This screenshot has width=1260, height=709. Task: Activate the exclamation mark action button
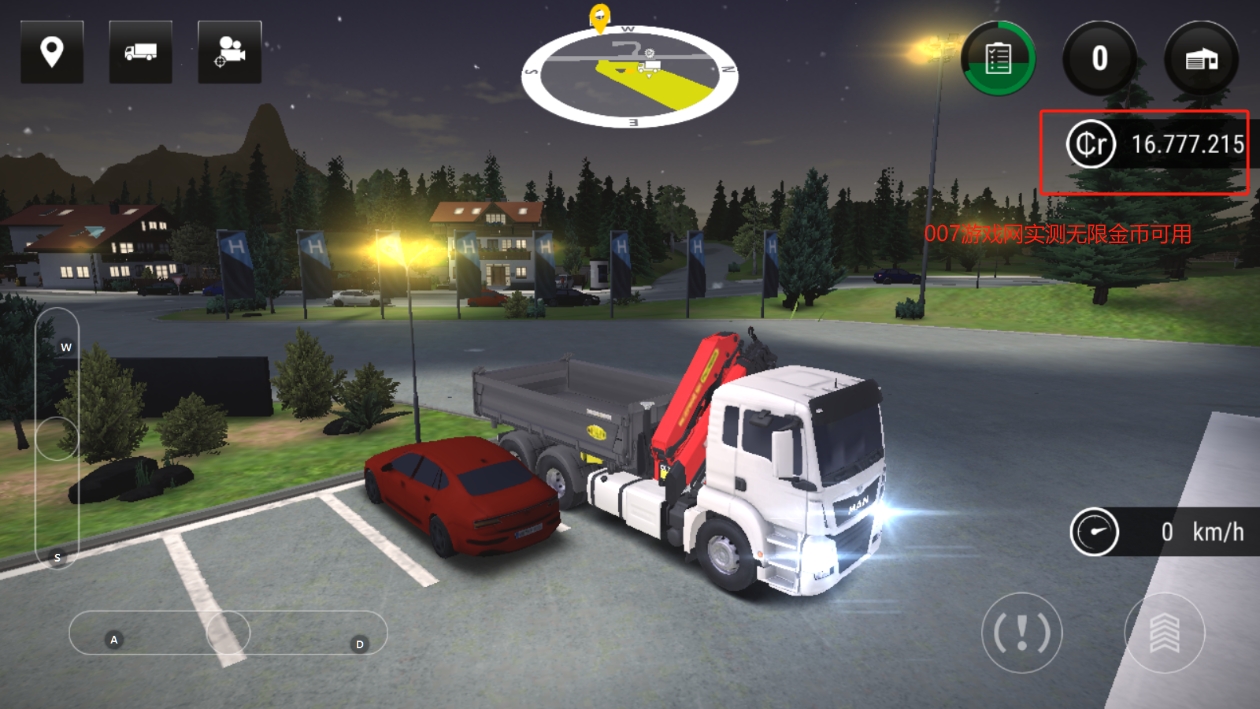coord(1021,632)
